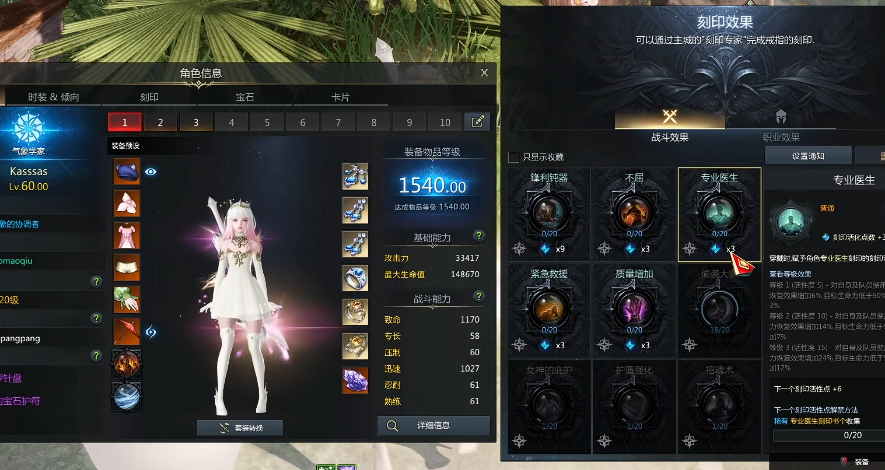Click the 设置通知 button
The image size is (885, 470).
pyautogui.click(x=808, y=156)
